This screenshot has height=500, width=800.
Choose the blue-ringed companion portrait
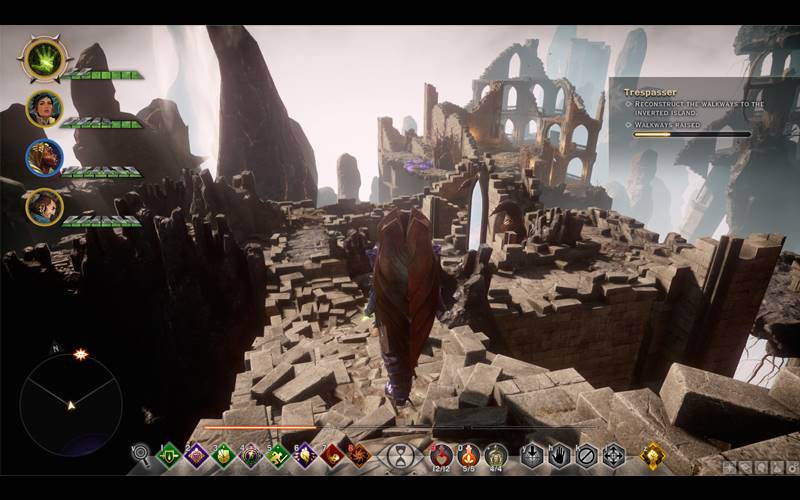(x=44, y=157)
